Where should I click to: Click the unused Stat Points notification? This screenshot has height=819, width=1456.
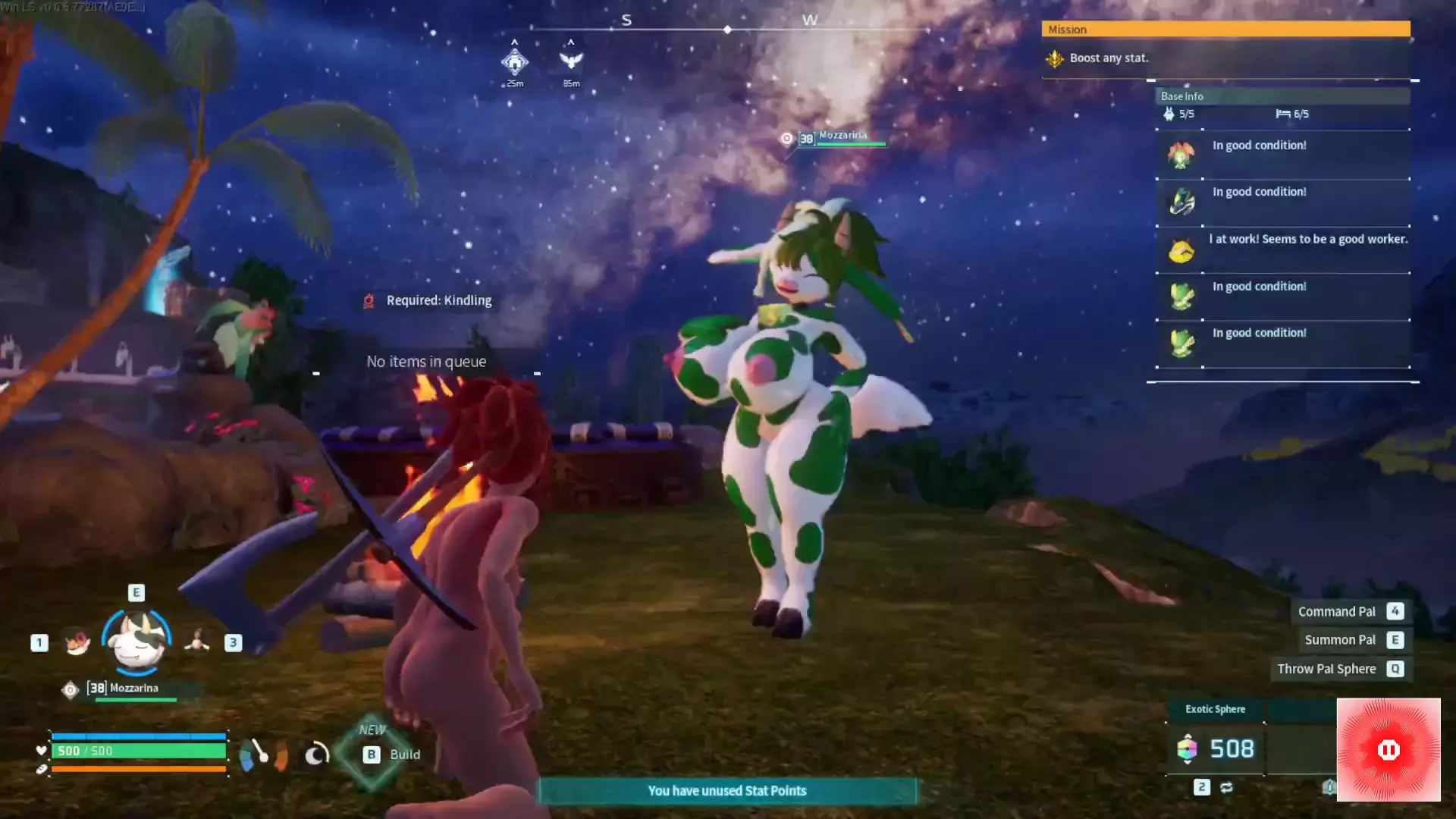726,791
